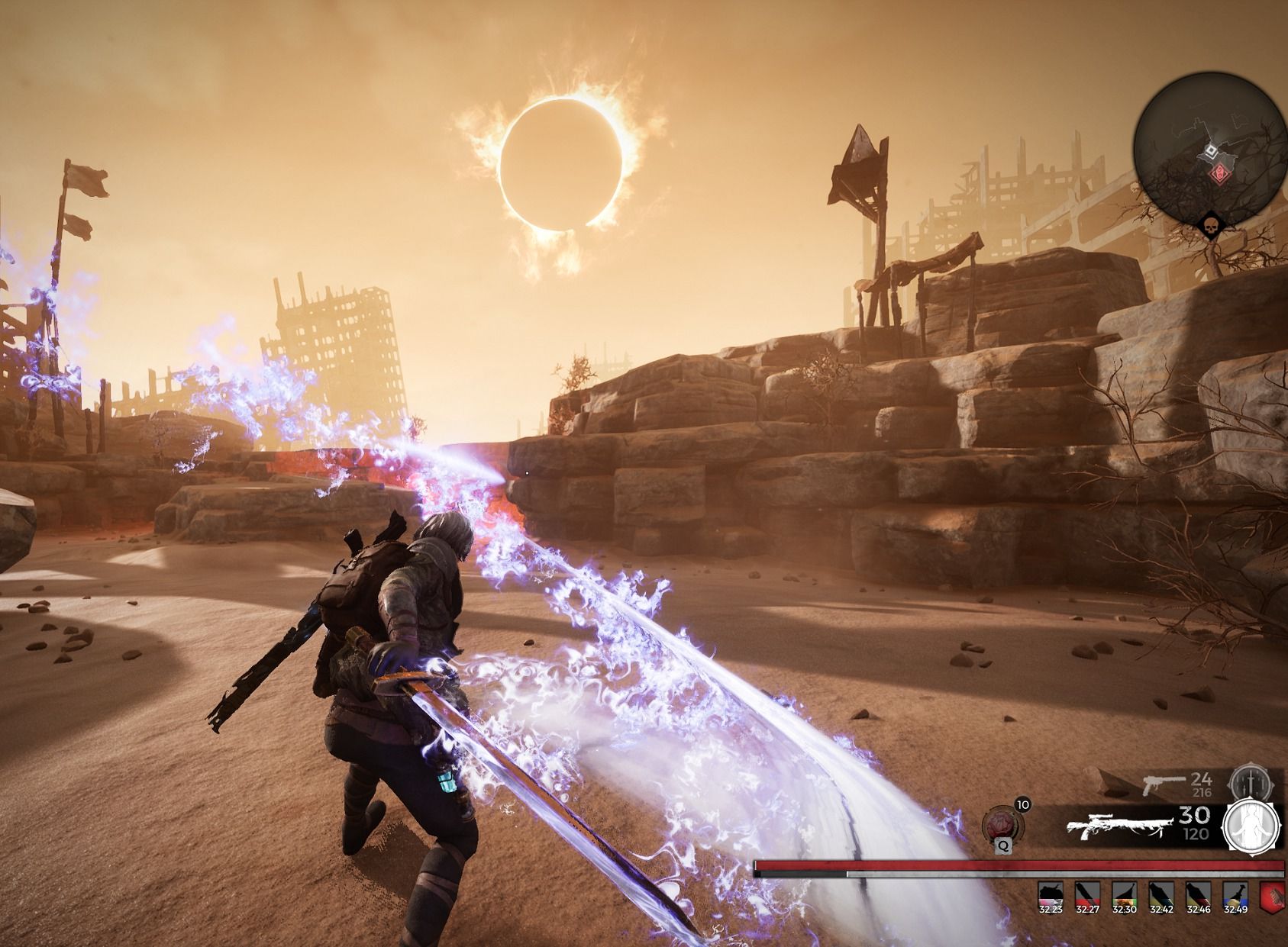
Task: Inspect the buff with timer 32:49
Action: [x=1235, y=894]
